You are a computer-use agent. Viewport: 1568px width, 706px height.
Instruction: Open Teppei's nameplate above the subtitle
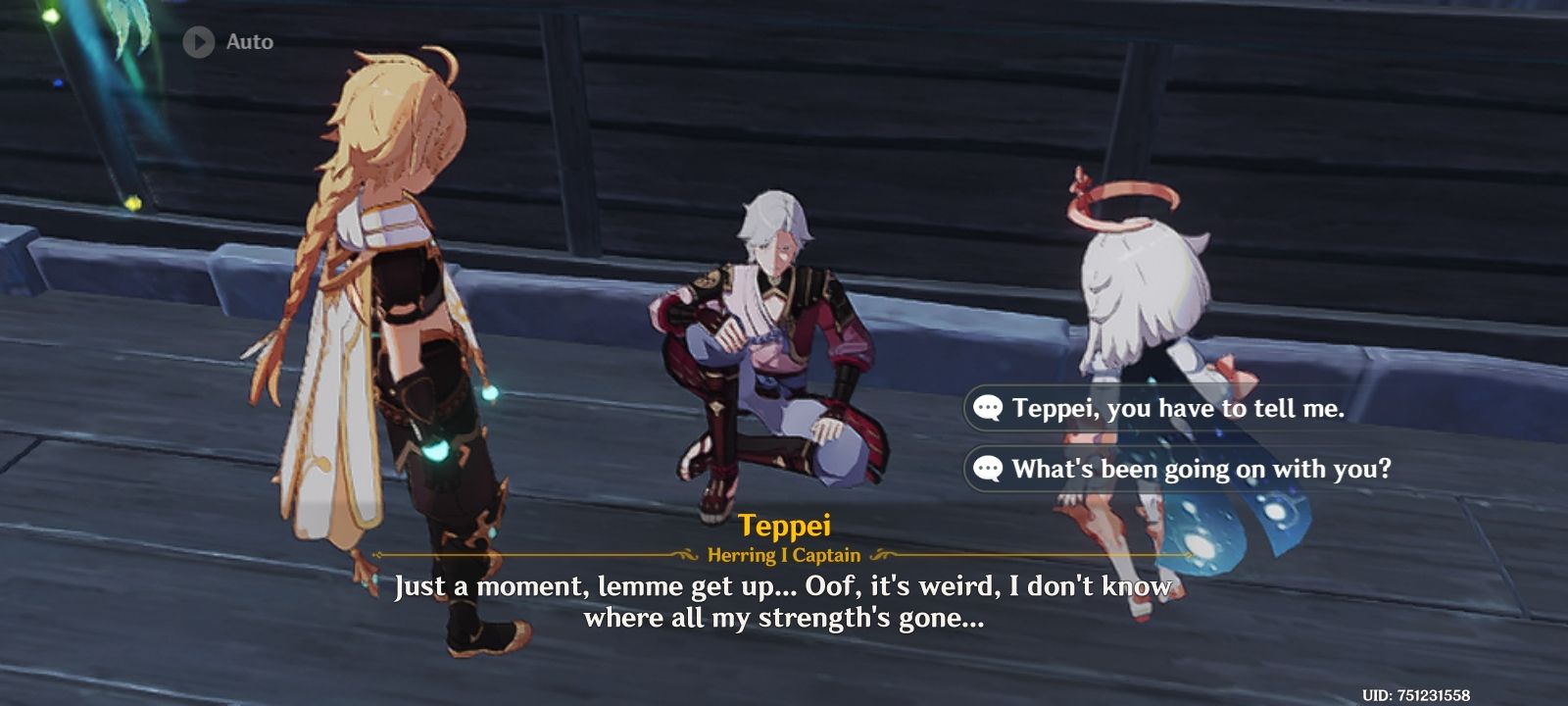(x=785, y=525)
